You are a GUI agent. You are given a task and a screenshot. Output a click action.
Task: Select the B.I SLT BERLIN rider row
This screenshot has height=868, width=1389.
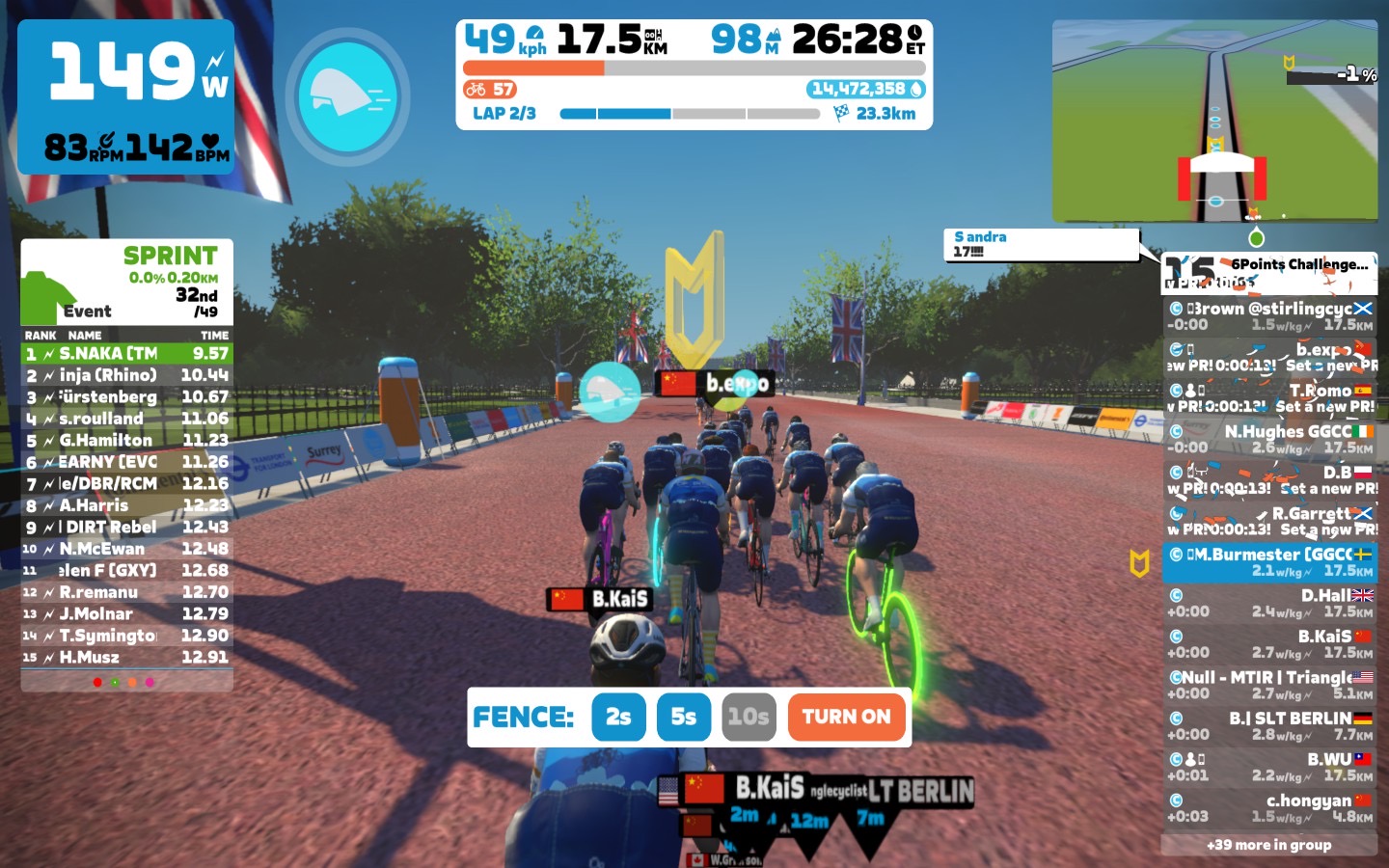1269,726
